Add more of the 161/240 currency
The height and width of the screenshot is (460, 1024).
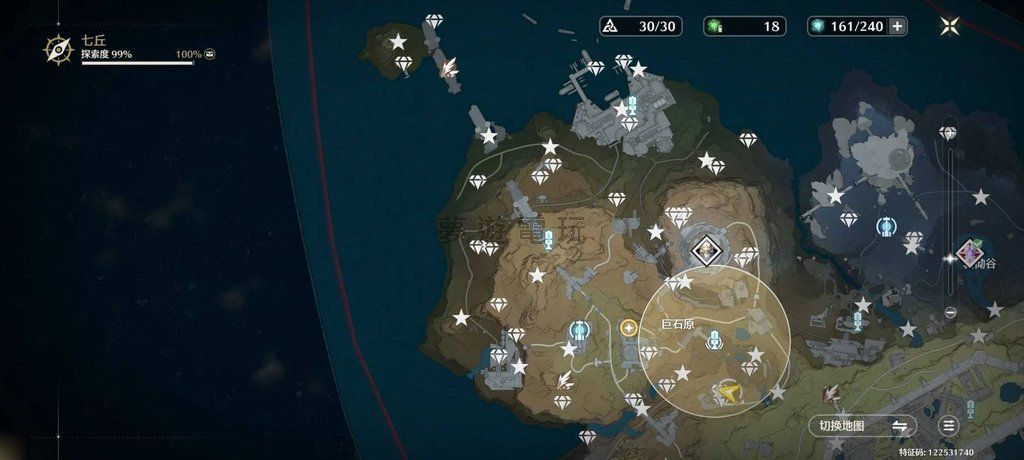[x=897, y=26]
